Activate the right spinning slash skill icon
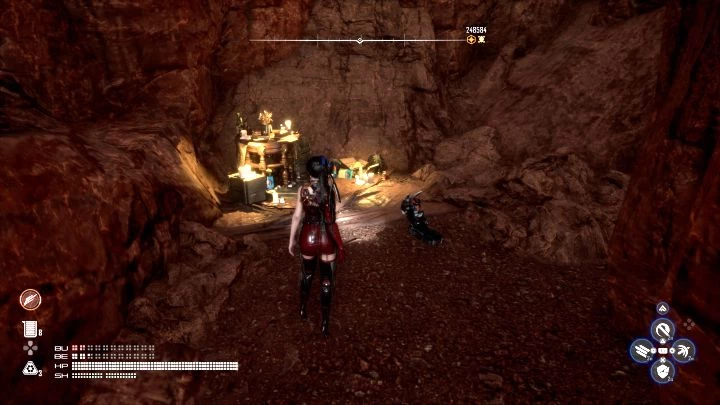The width and height of the screenshot is (720, 405). (683, 350)
